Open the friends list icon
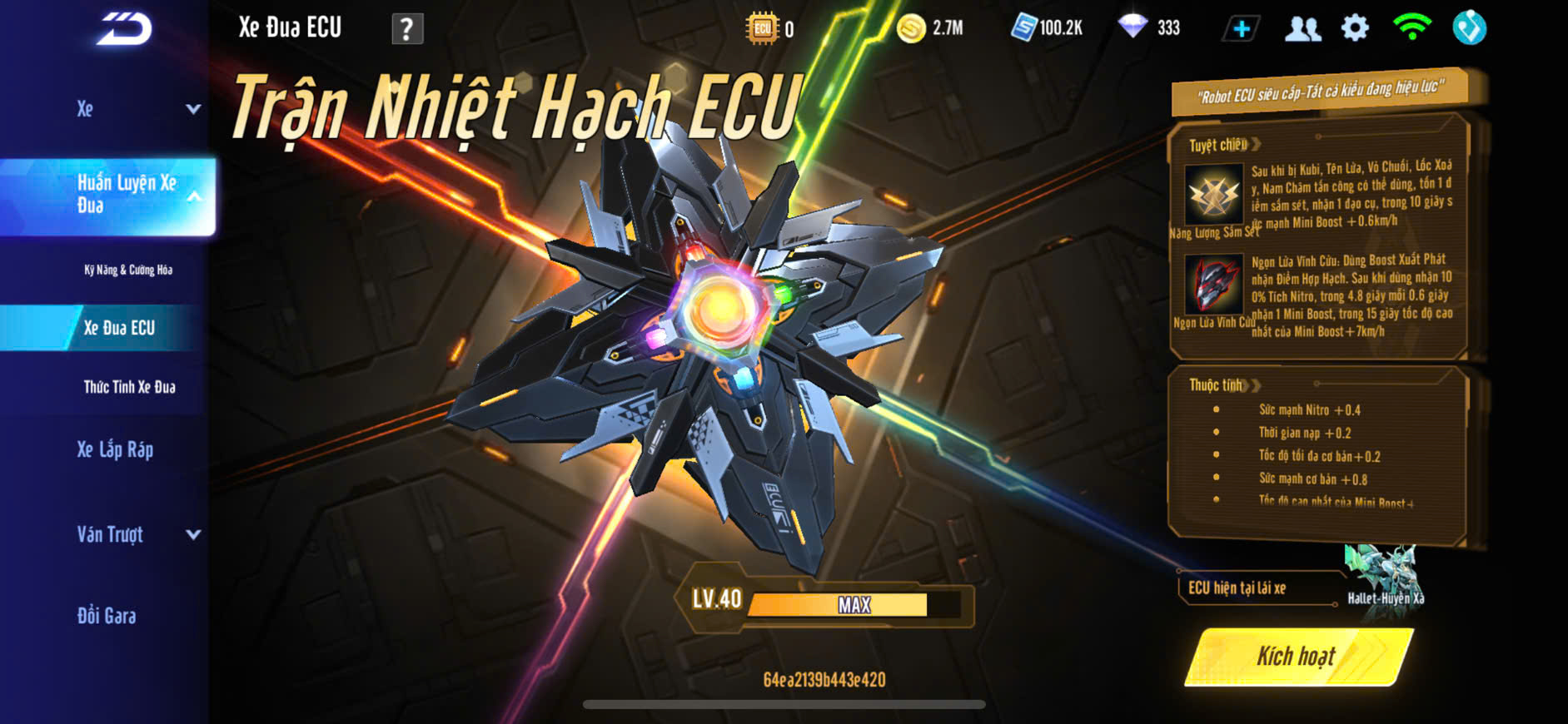1568x724 pixels. coord(1302,28)
